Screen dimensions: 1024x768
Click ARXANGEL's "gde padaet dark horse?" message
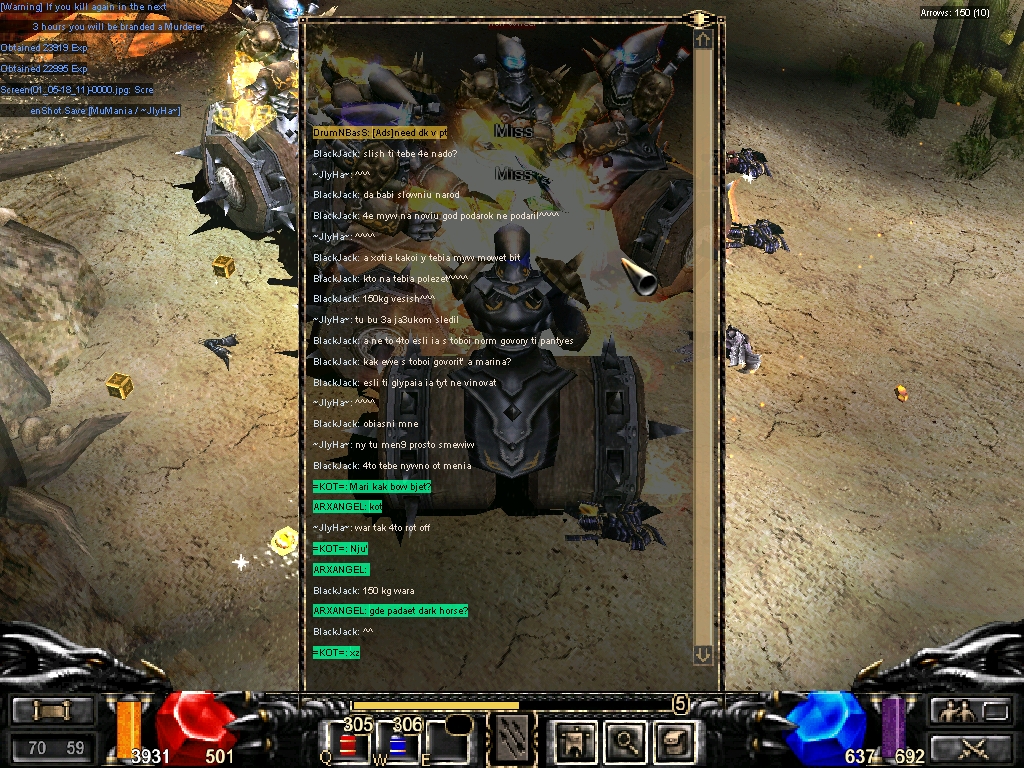tap(391, 611)
